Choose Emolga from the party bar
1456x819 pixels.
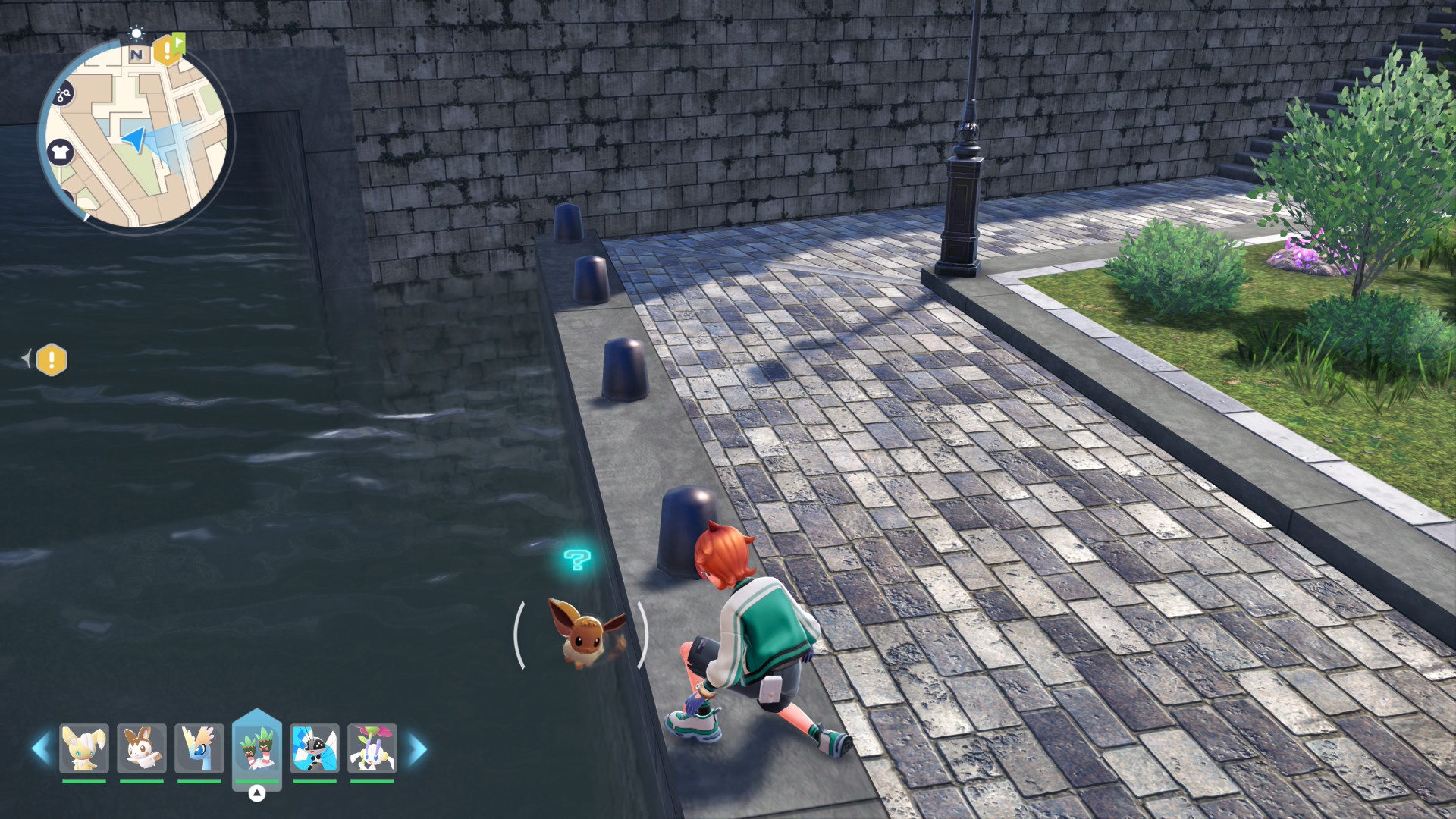click(142, 748)
